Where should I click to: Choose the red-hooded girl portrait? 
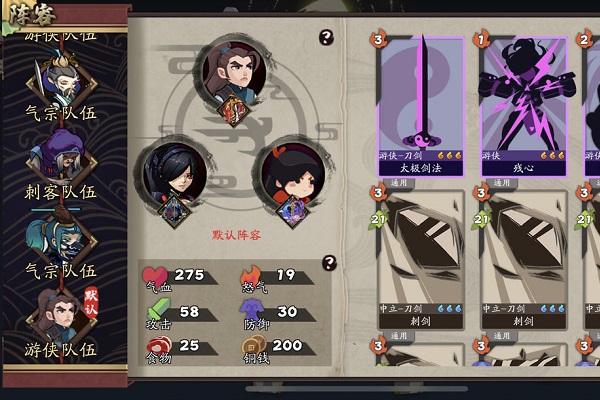tap(293, 178)
